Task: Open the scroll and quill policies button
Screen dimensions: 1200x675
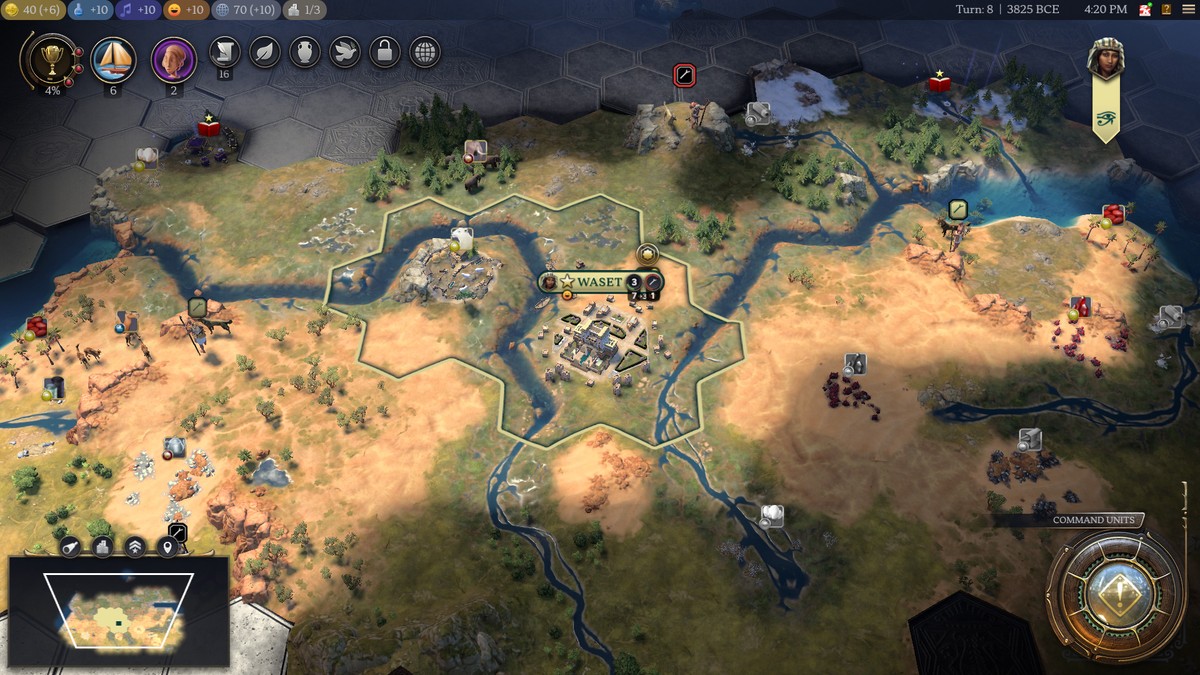Action: pos(224,52)
